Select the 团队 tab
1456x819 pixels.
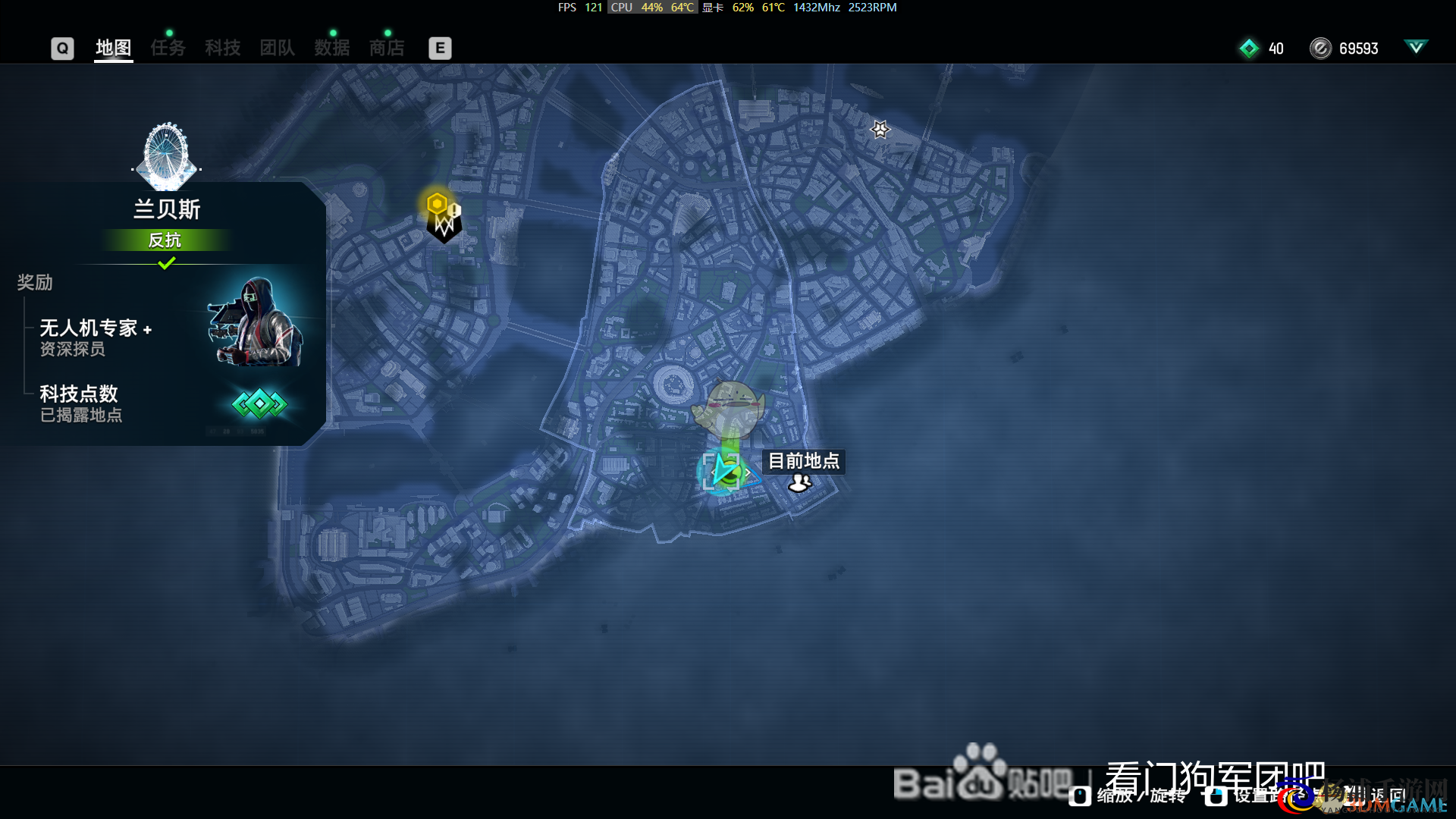(x=277, y=48)
